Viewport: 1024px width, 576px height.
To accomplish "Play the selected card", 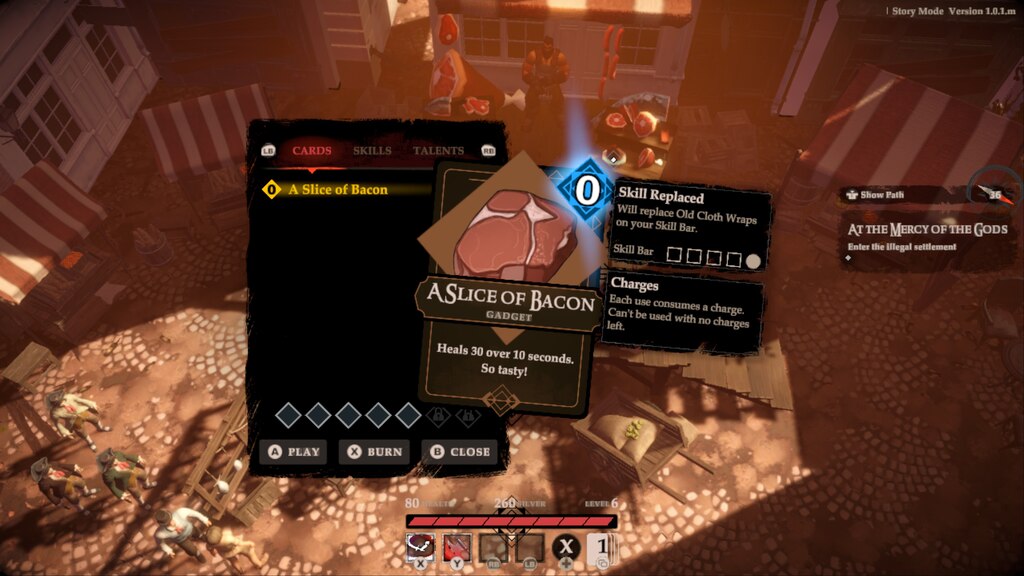I will 293,452.
